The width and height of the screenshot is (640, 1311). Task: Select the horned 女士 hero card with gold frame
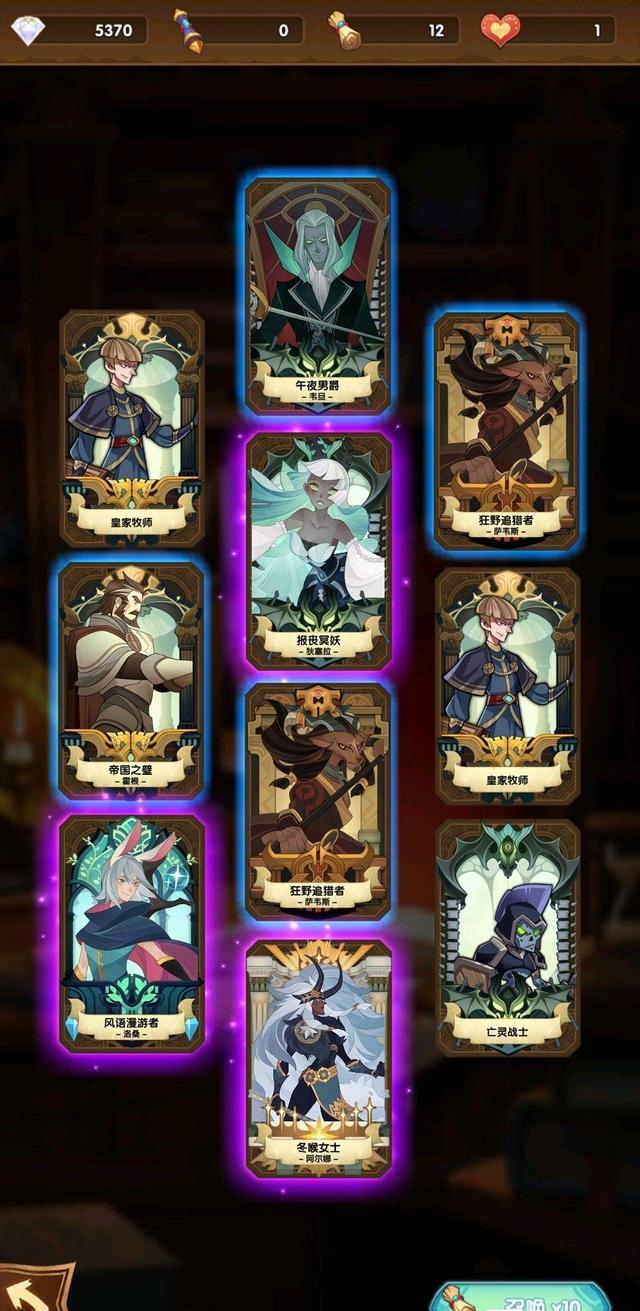click(x=319, y=1057)
